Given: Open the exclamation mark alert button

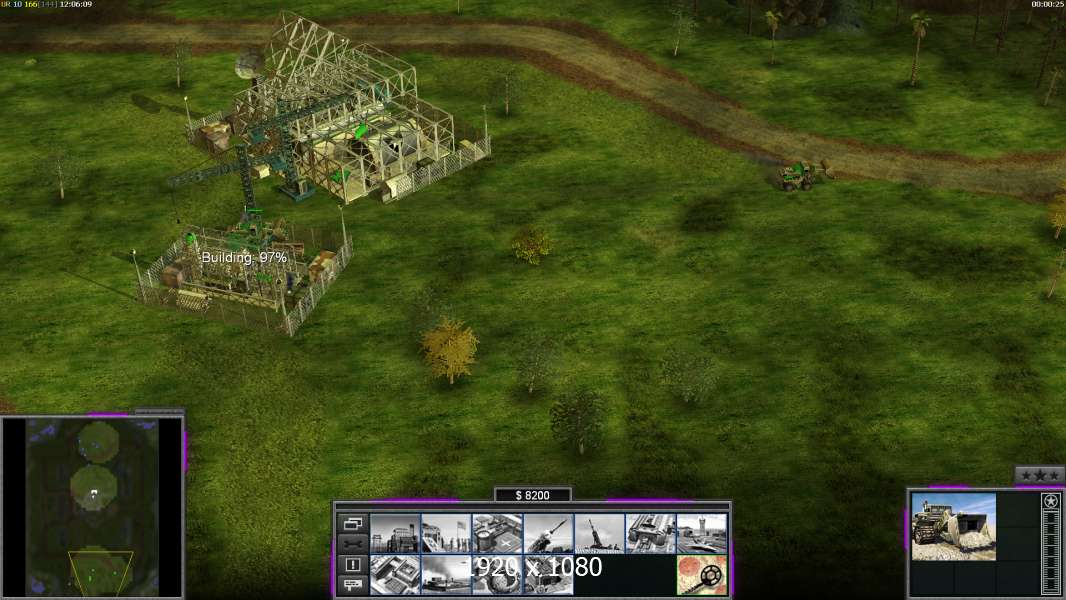Looking at the screenshot, I should 353,564.
